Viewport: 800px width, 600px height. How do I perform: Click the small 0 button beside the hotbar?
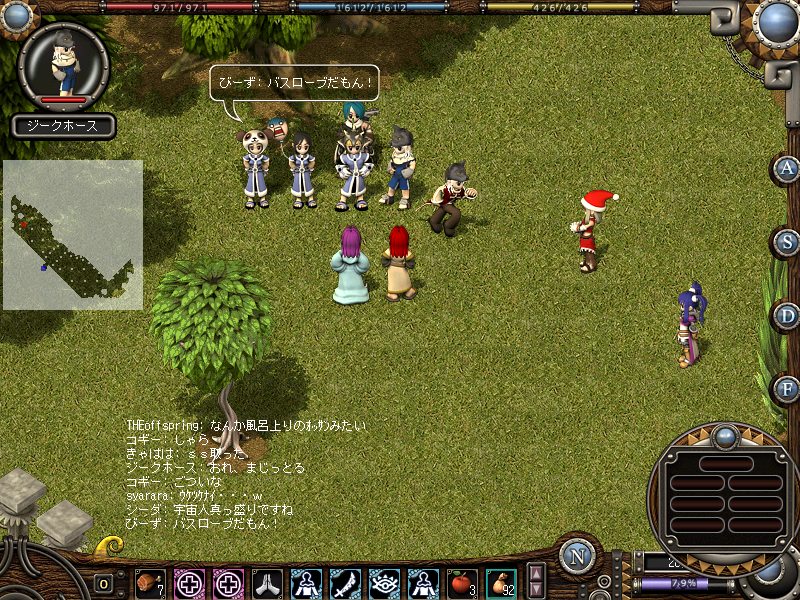tap(104, 583)
